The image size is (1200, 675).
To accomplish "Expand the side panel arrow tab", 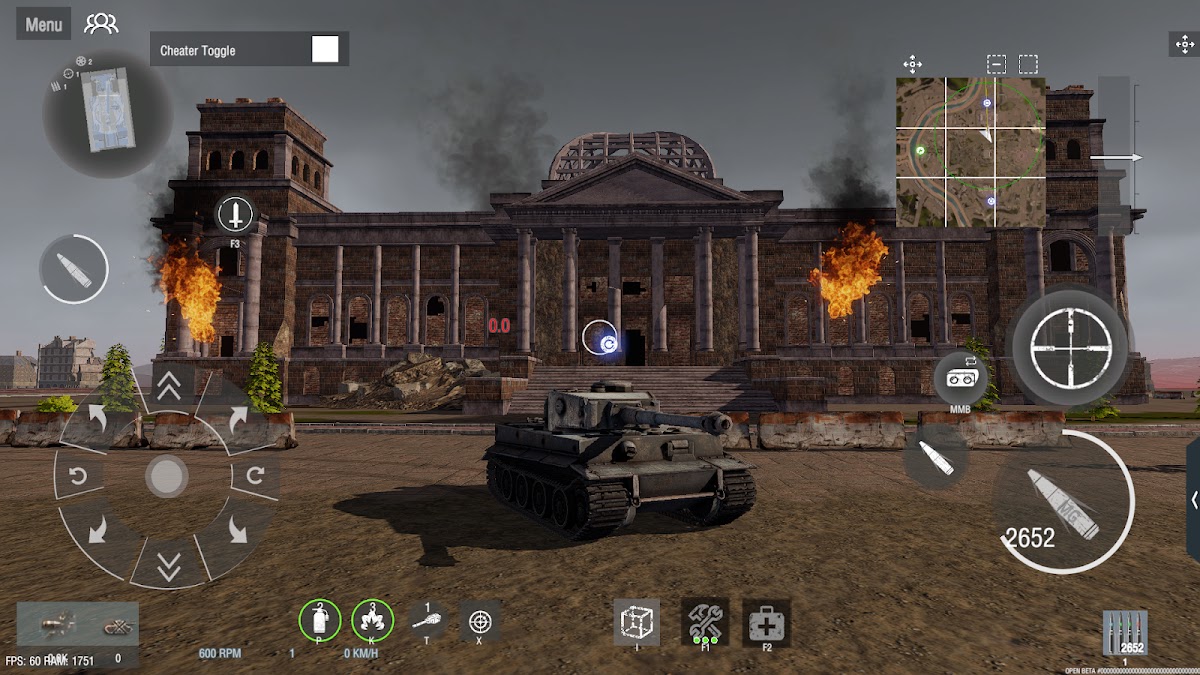I will [x=1193, y=500].
